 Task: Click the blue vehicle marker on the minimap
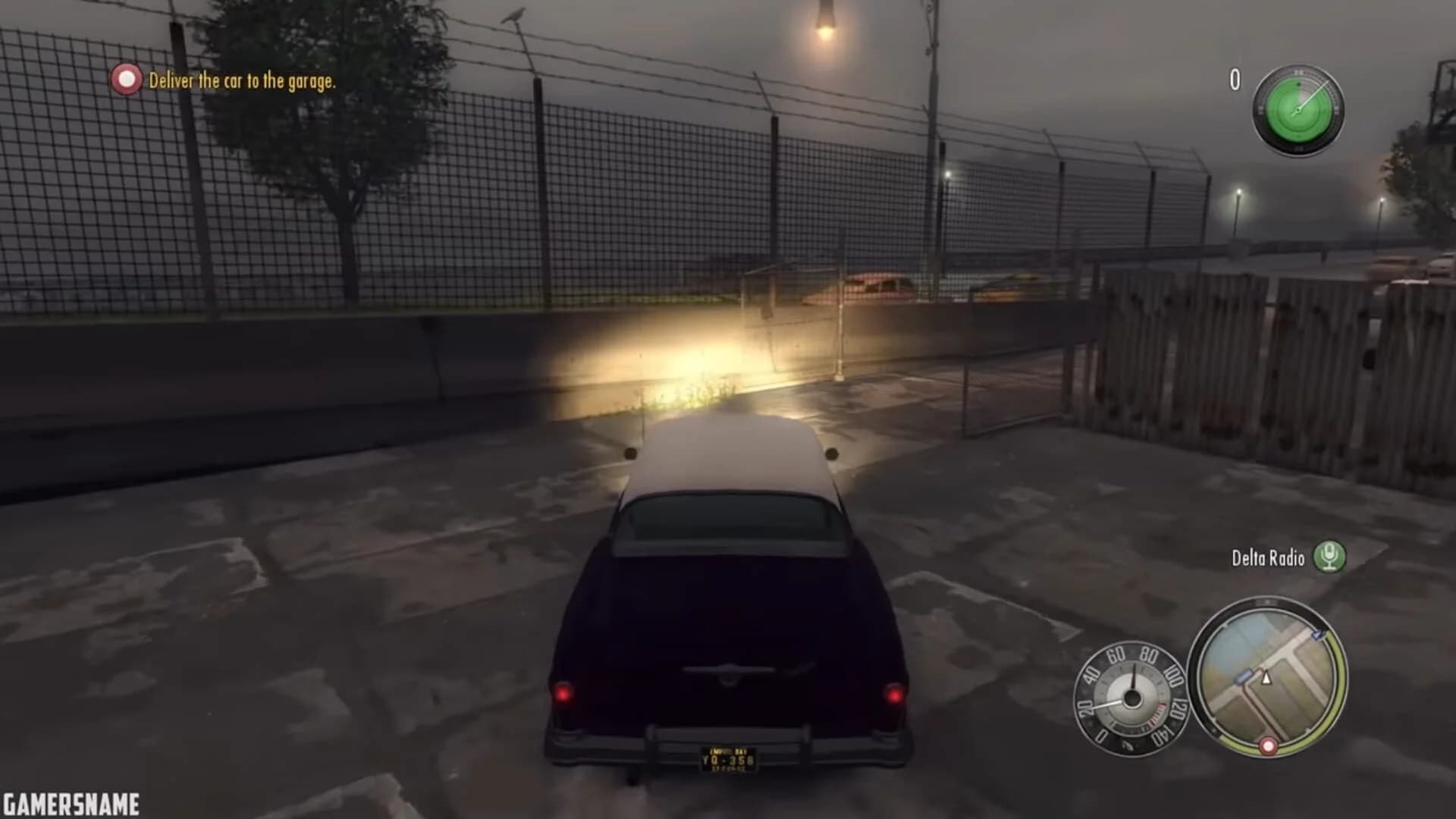tap(1244, 677)
